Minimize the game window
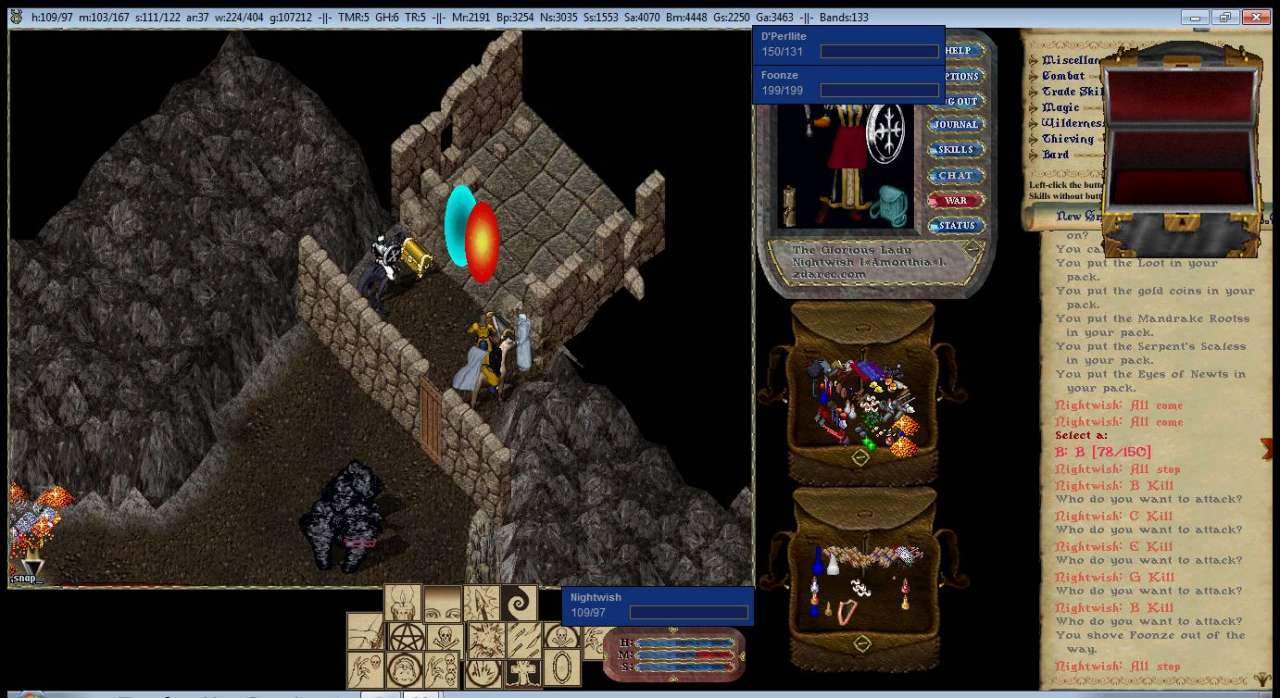The height and width of the screenshot is (698, 1280). coord(1194,18)
